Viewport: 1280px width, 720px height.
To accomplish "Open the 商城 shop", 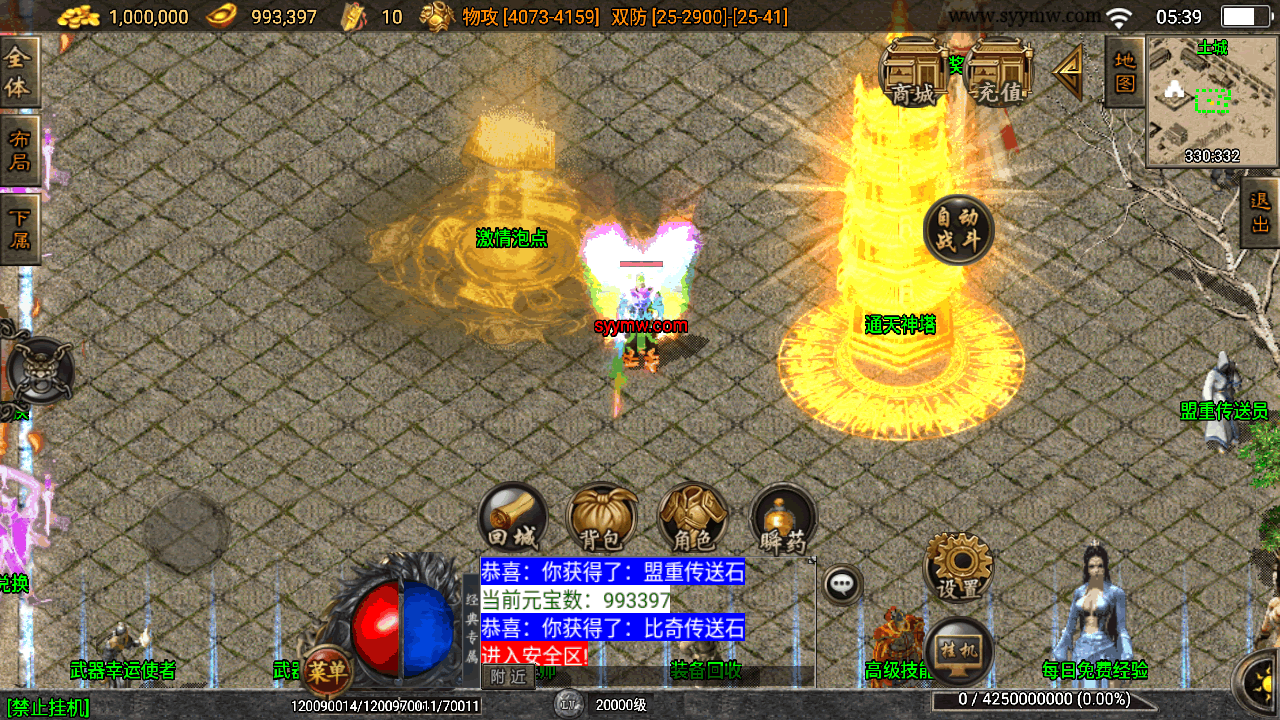I will pos(913,73).
